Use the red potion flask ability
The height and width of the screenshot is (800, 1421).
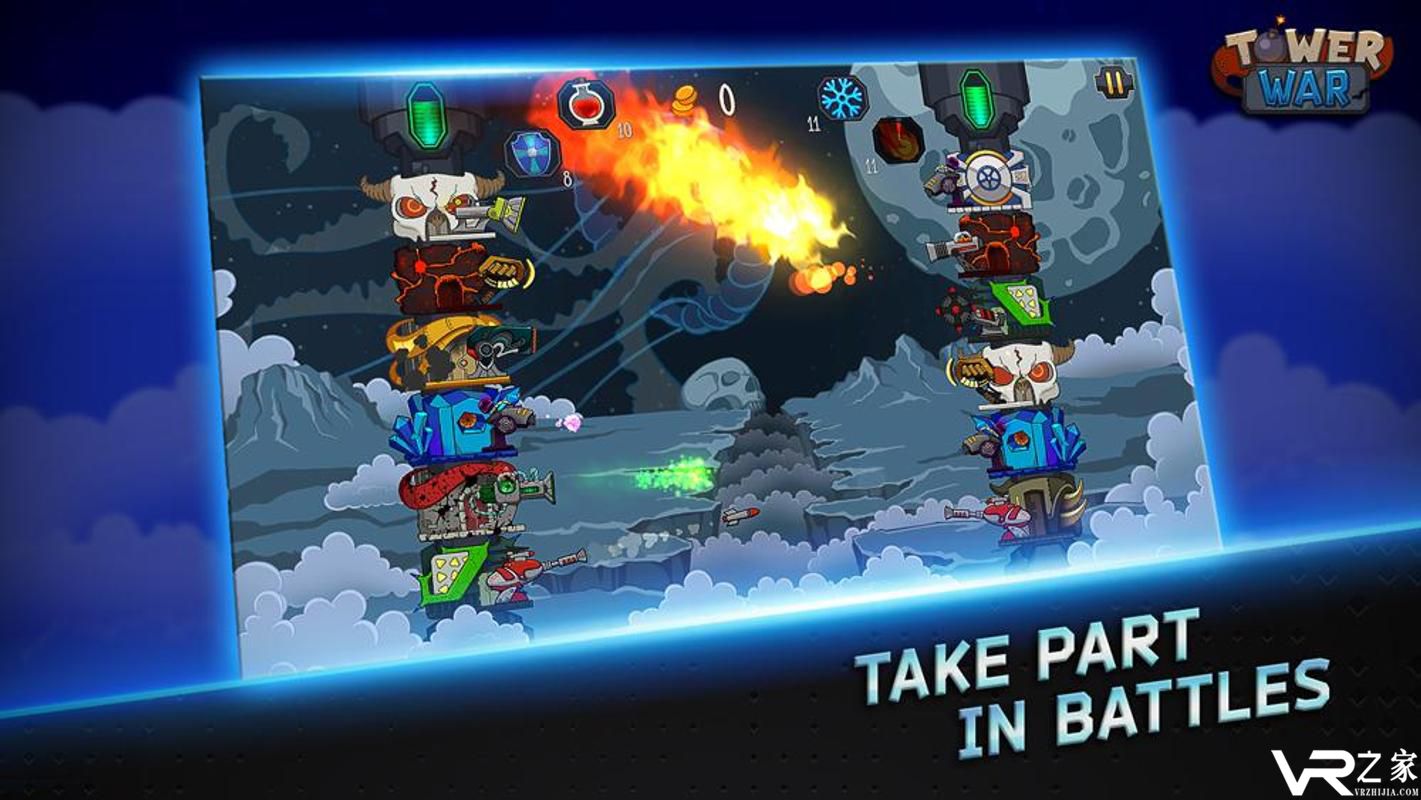tap(587, 103)
